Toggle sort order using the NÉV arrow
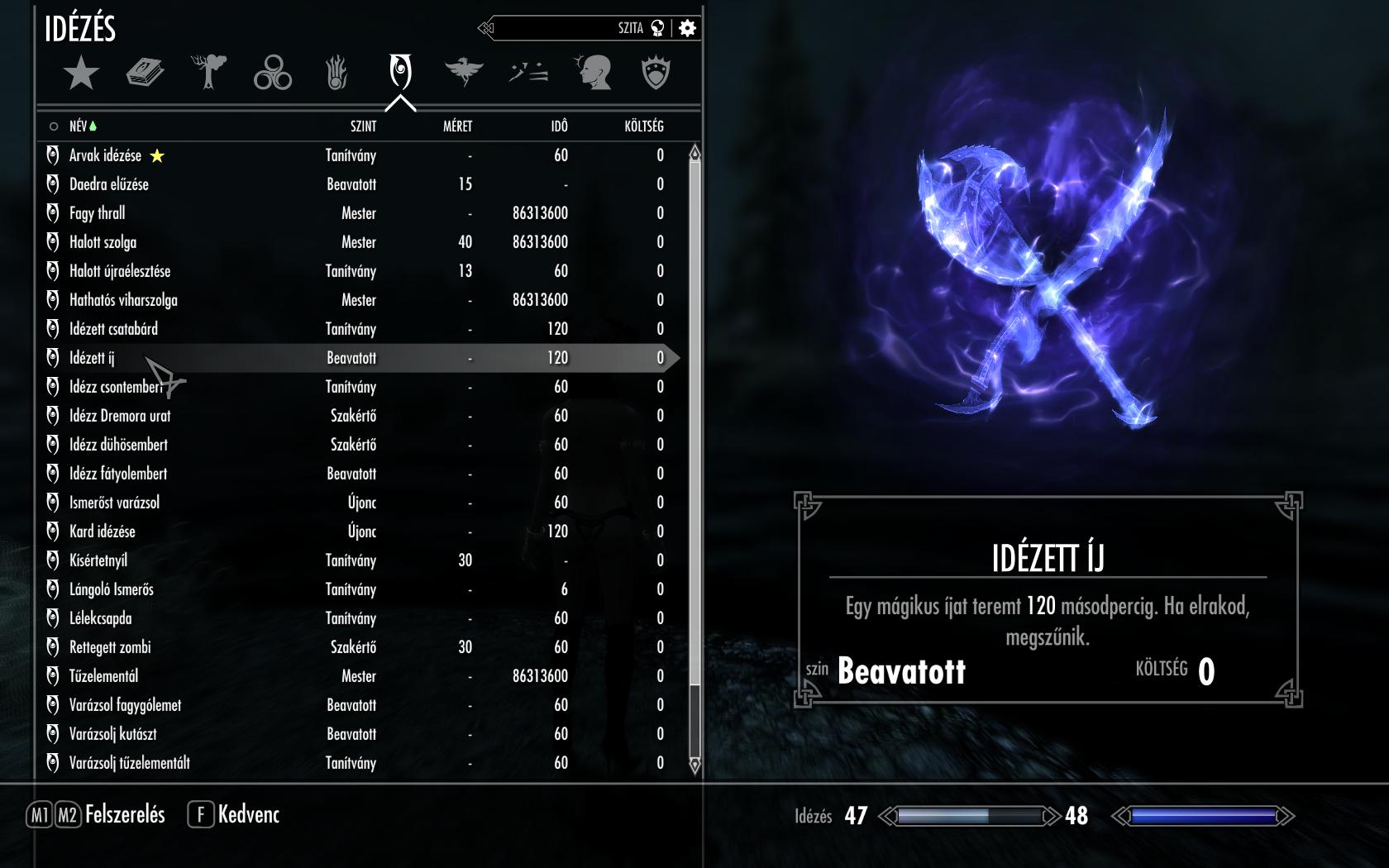The width and height of the screenshot is (1389, 868). pos(94,126)
